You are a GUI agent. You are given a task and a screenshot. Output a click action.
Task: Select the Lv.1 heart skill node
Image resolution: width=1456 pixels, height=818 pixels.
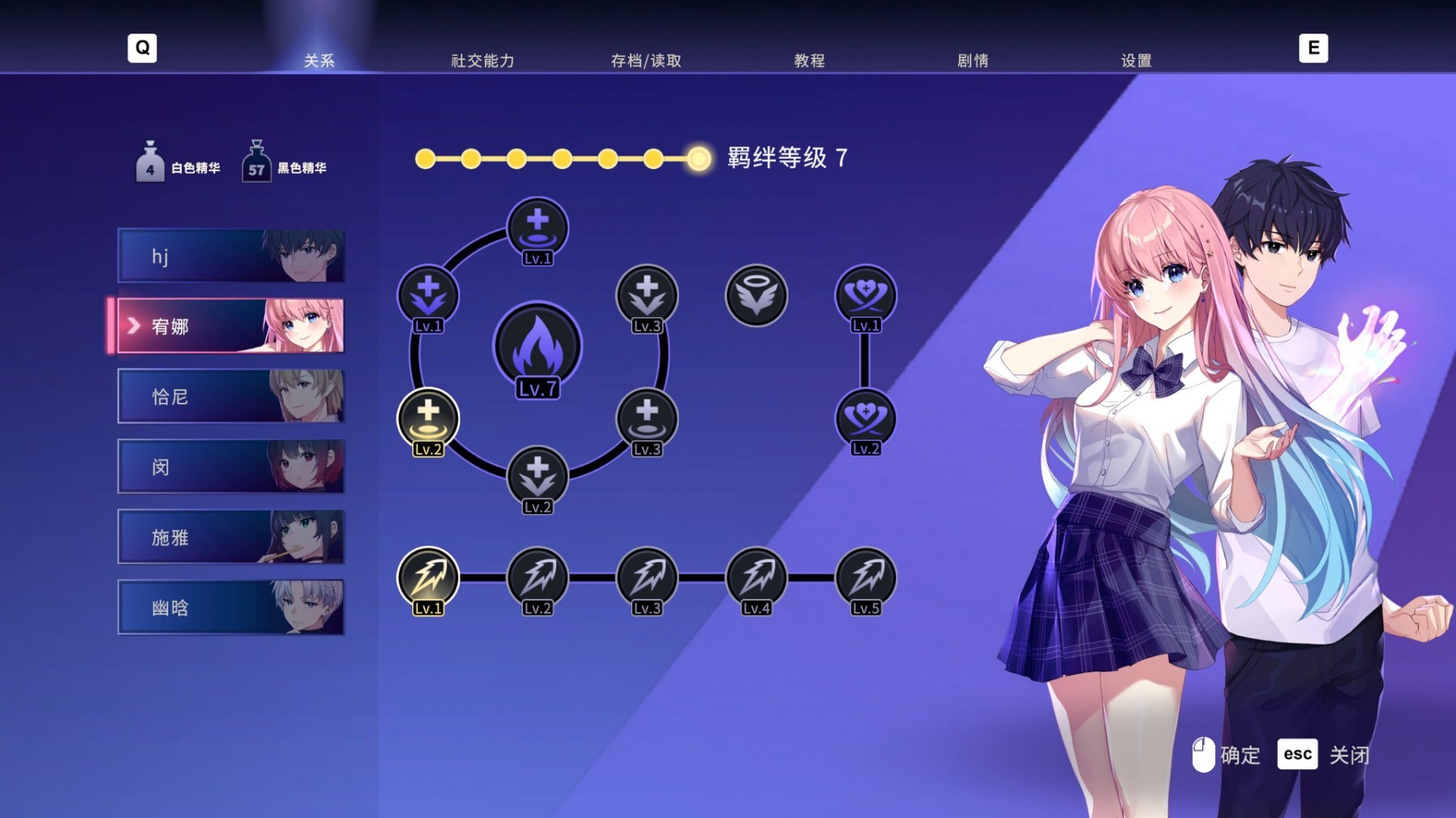(x=867, y=295)
